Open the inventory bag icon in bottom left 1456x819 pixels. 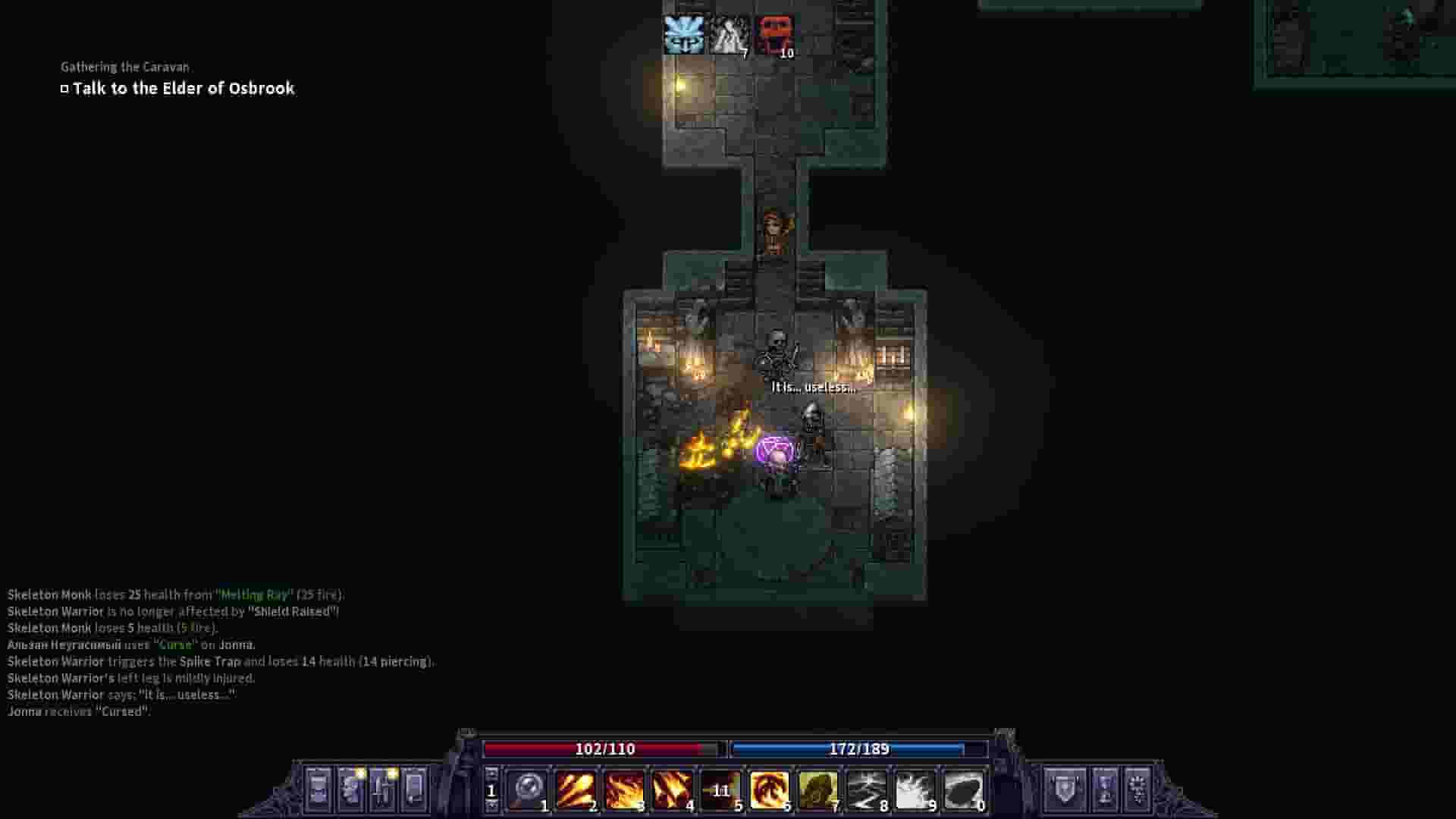pos(318,789)
